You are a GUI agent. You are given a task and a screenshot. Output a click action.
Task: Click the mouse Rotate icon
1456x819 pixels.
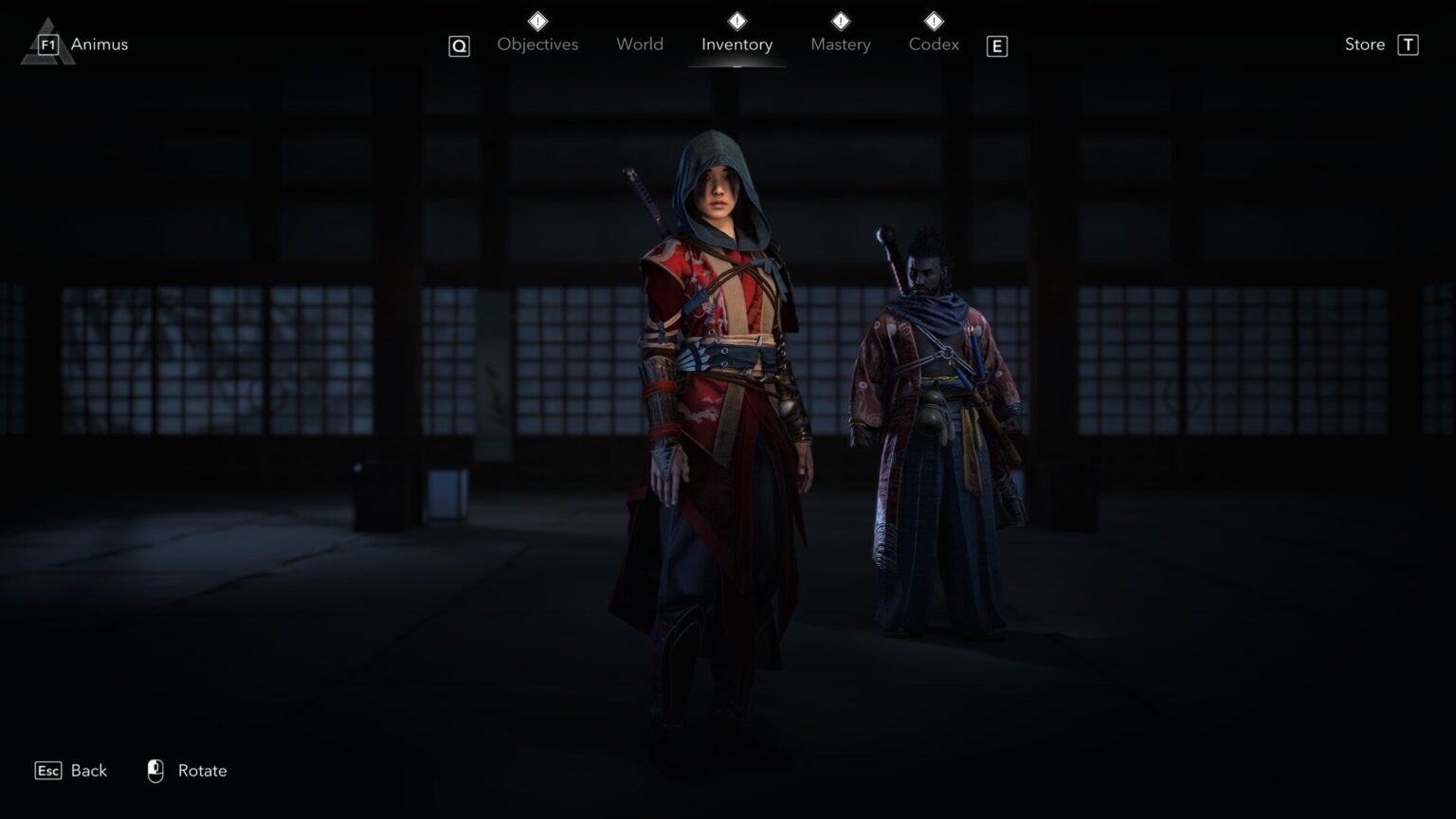156,771
